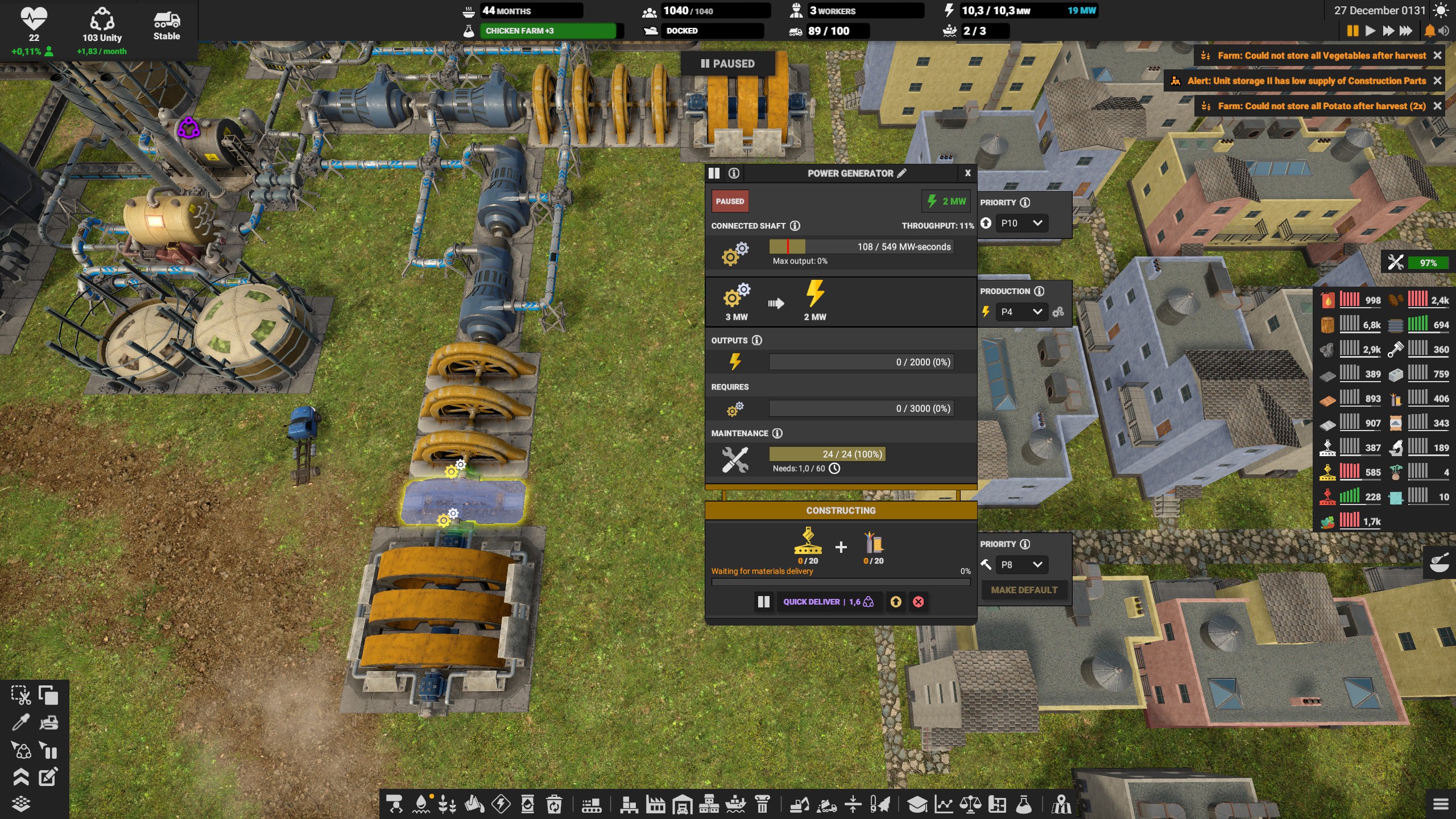
Task: Dismiss the Potato harvest alert notification
Action: [x=1438, y=106]
